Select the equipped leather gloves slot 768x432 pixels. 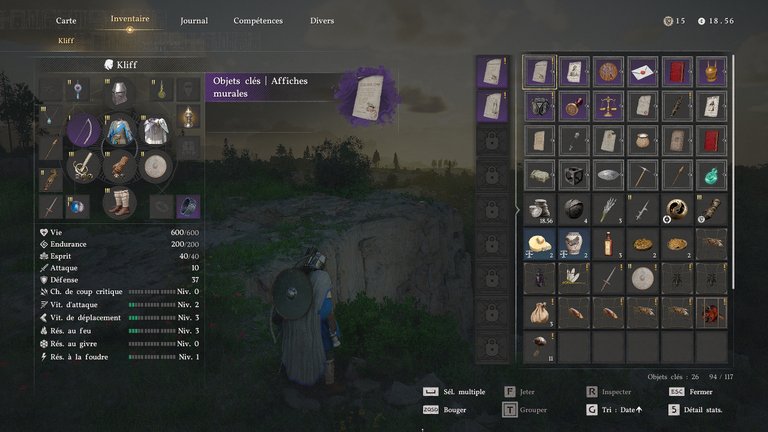pos(120,166)
